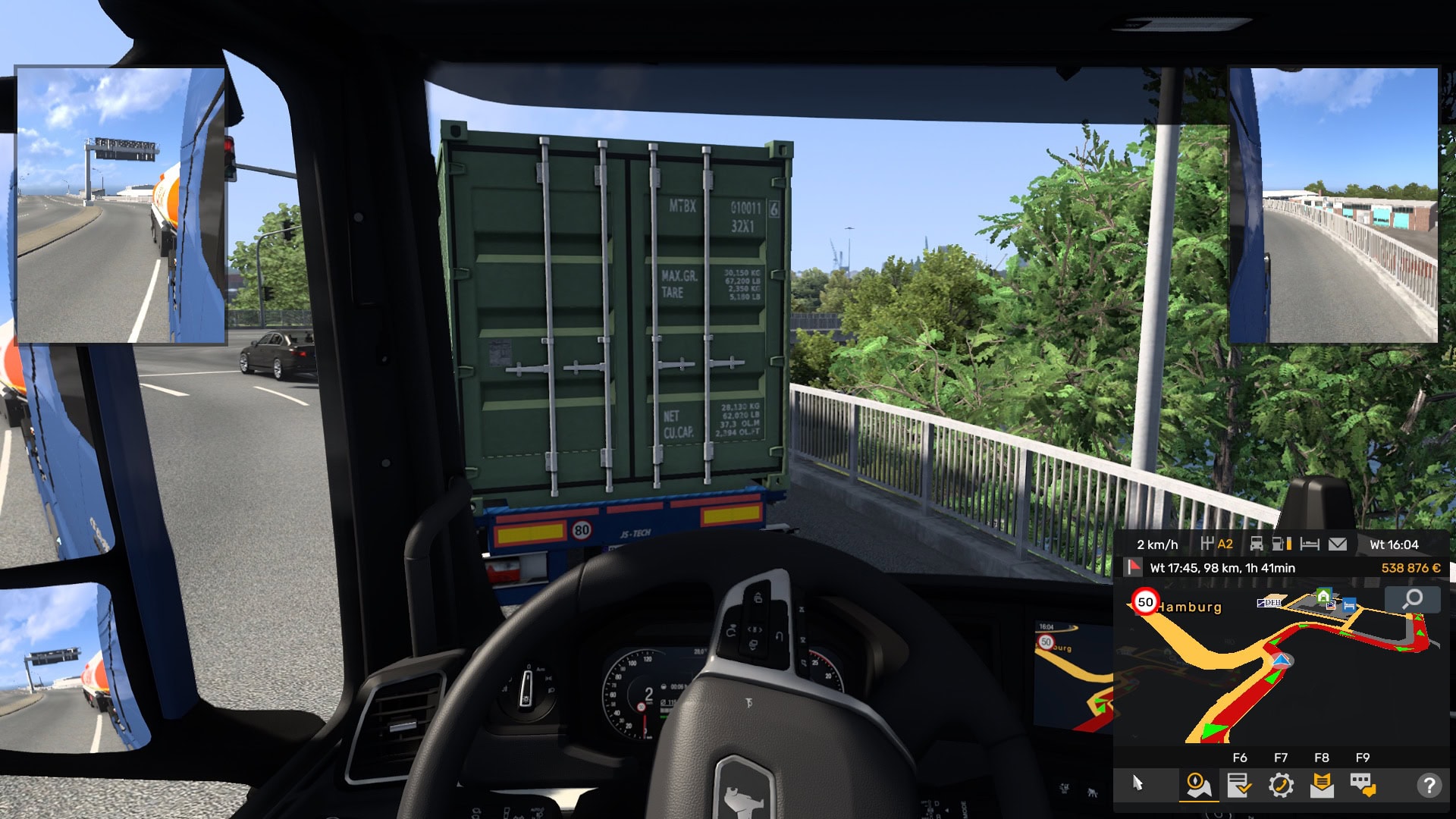Open roadside assistance via the gear-phone icon

[1281, 783]
